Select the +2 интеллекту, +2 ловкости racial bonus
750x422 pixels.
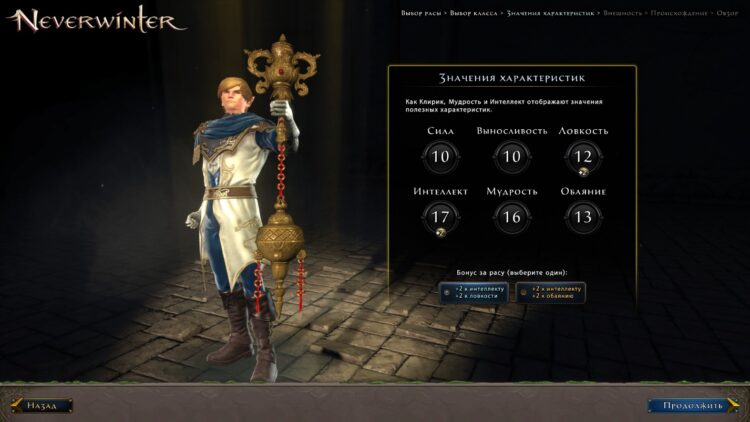[x=474, y=292]
